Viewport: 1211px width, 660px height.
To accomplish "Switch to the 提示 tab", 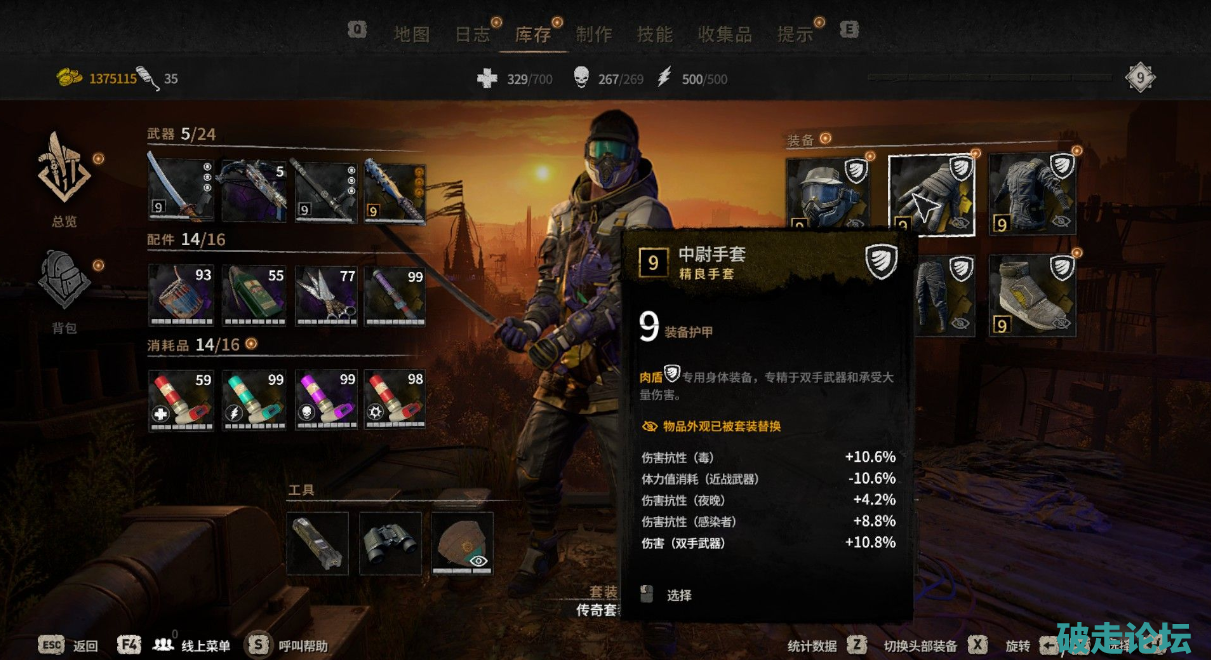I will [796, 34].
